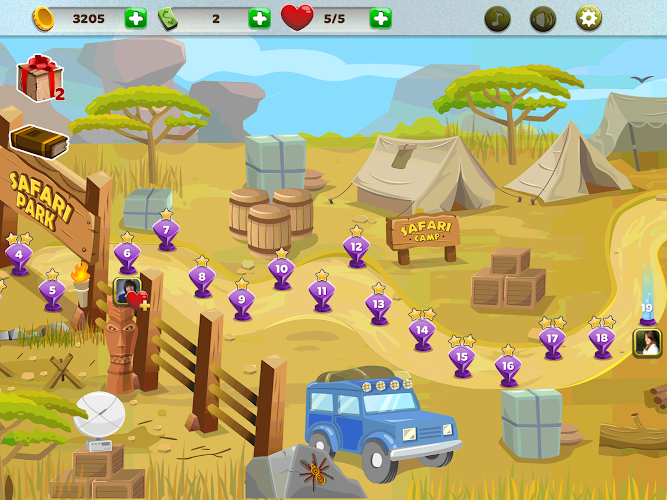
Task: Open the player portrait beside level 19
Action: tap(647, 343)
